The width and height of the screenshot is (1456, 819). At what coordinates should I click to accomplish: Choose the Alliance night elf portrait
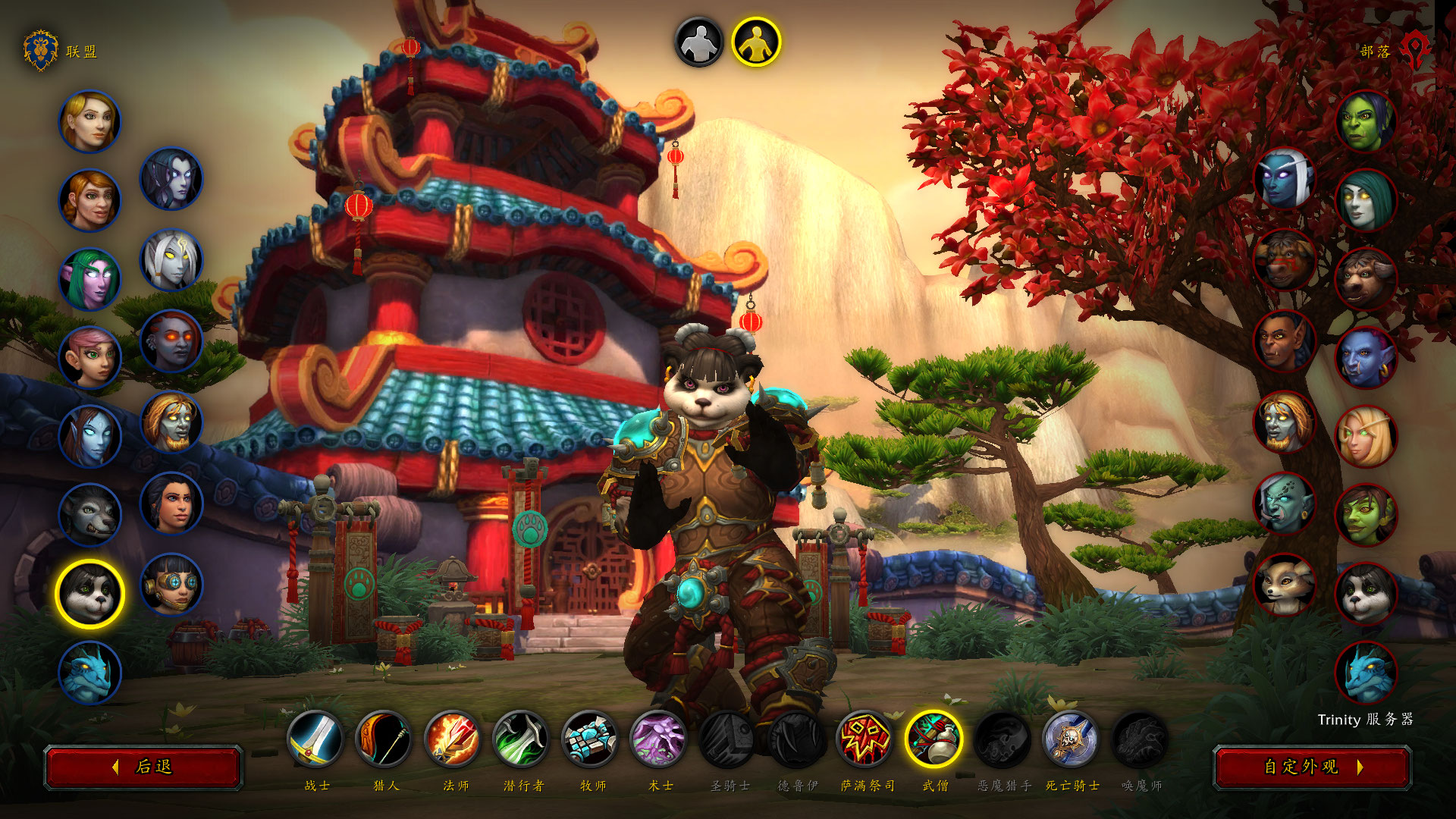pos(89,279)
